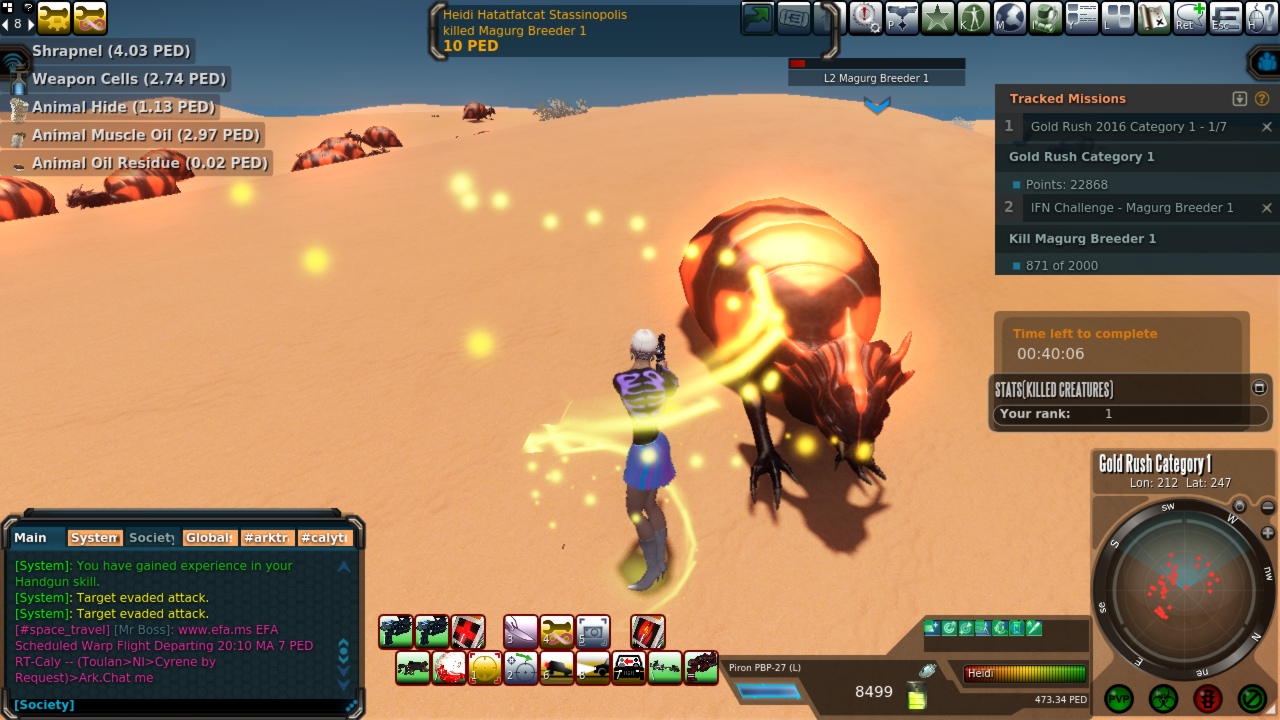The height and width of the screenshot is (720, 1280).
Task: Open the Animal Muscle Oil loot entry
Action: point(145,135)
